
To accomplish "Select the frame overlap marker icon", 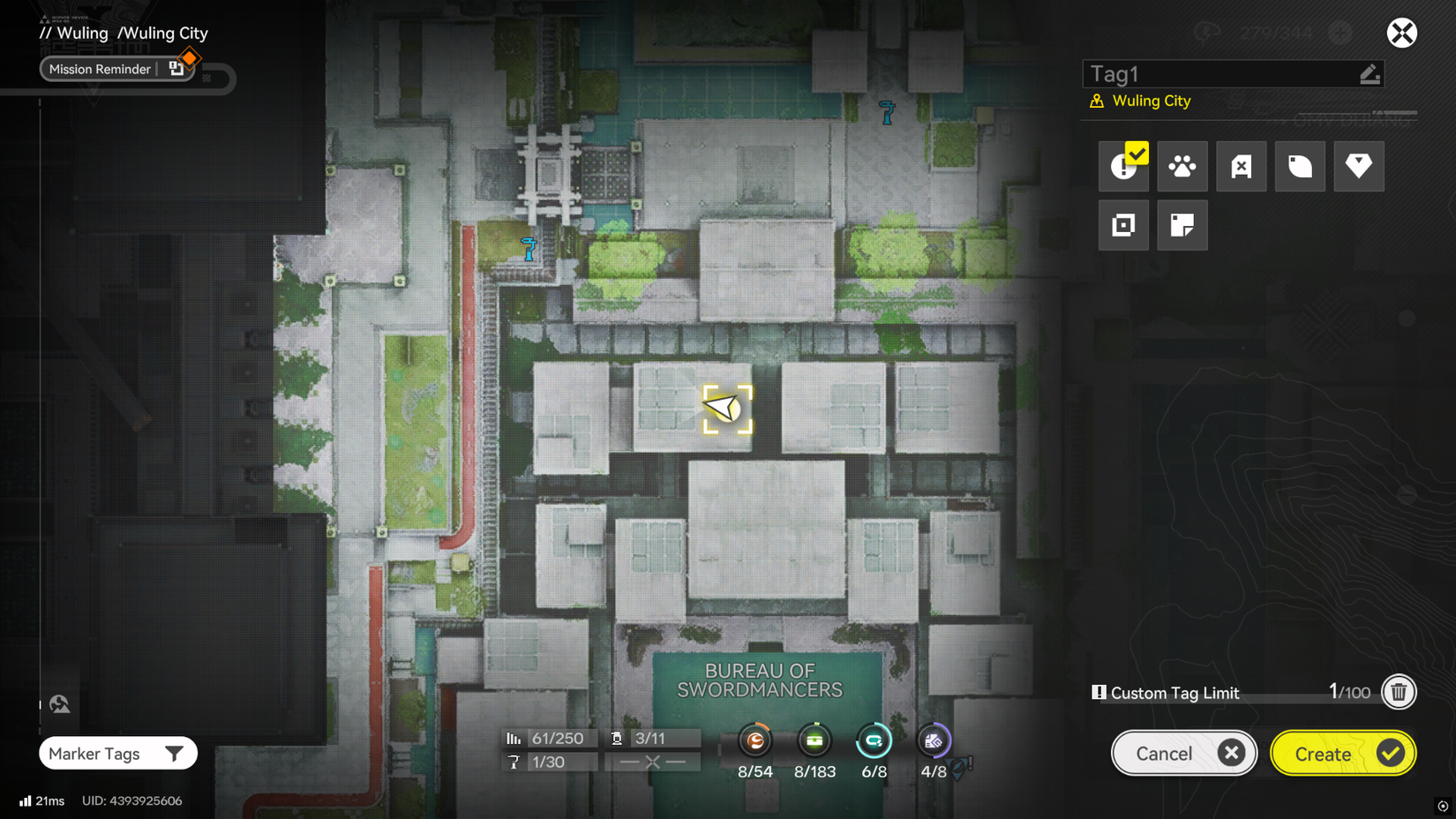I will point(1123,225).
